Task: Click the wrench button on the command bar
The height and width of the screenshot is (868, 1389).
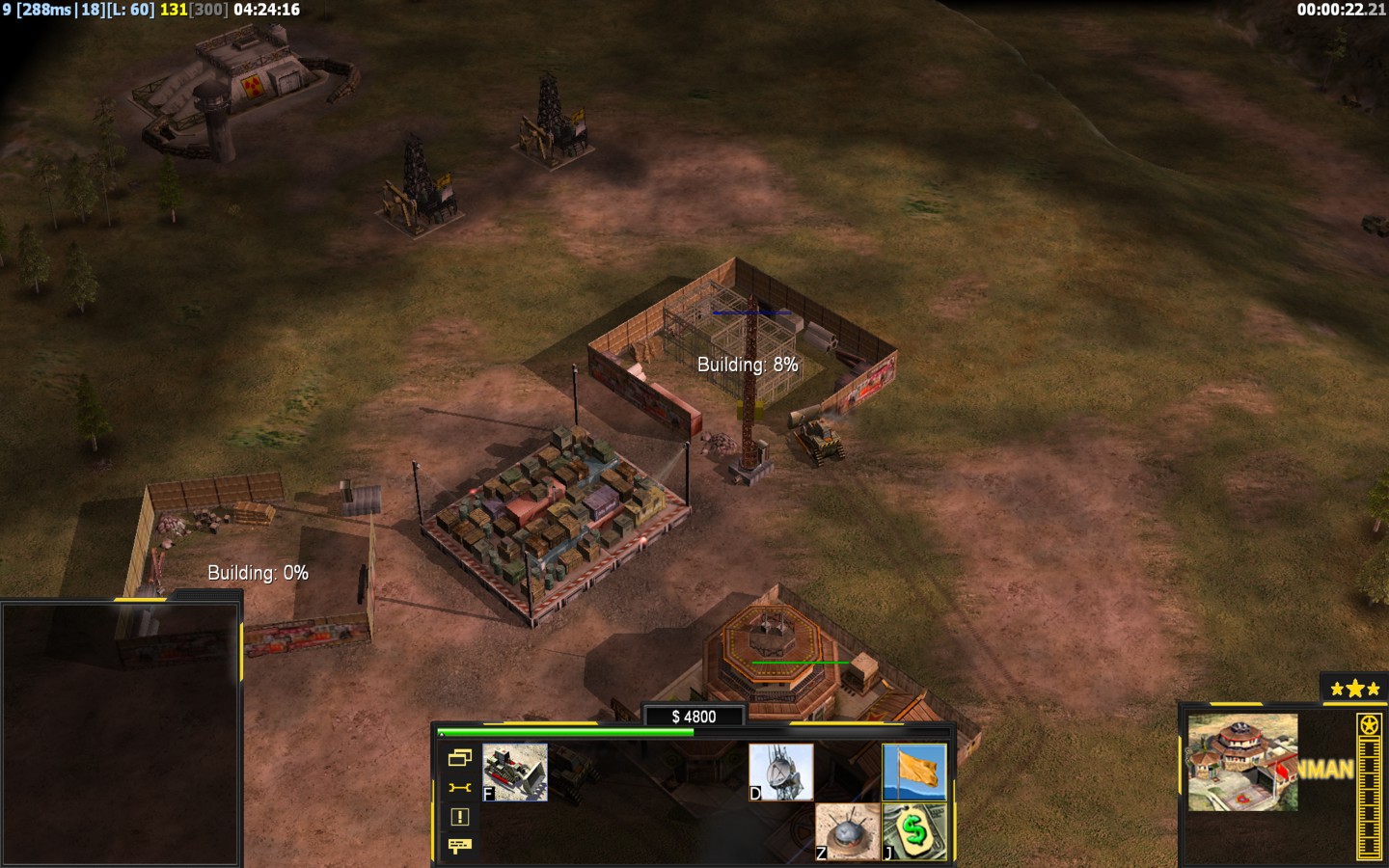Action: [459, 788]
